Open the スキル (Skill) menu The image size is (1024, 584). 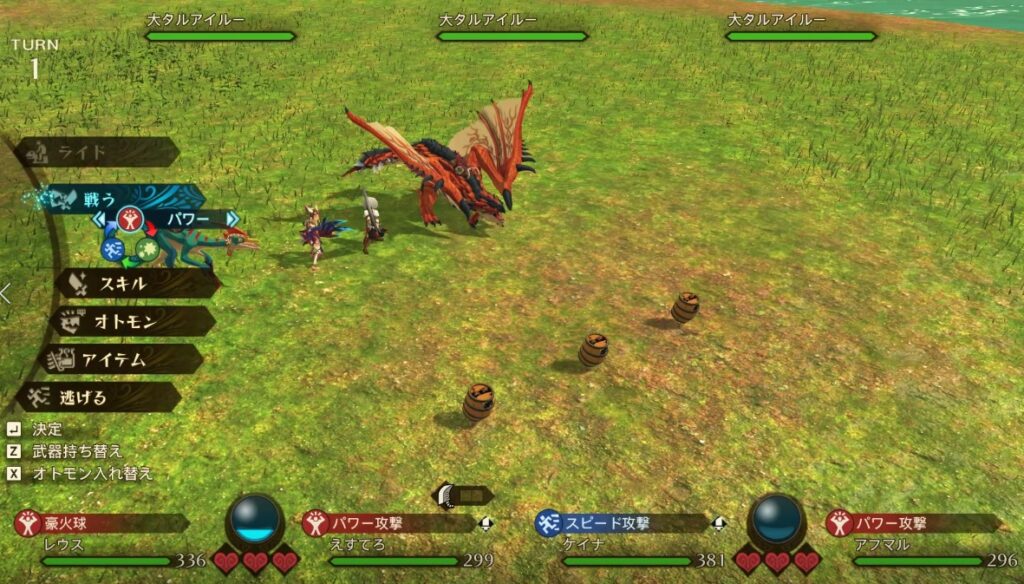click(135, 283)
